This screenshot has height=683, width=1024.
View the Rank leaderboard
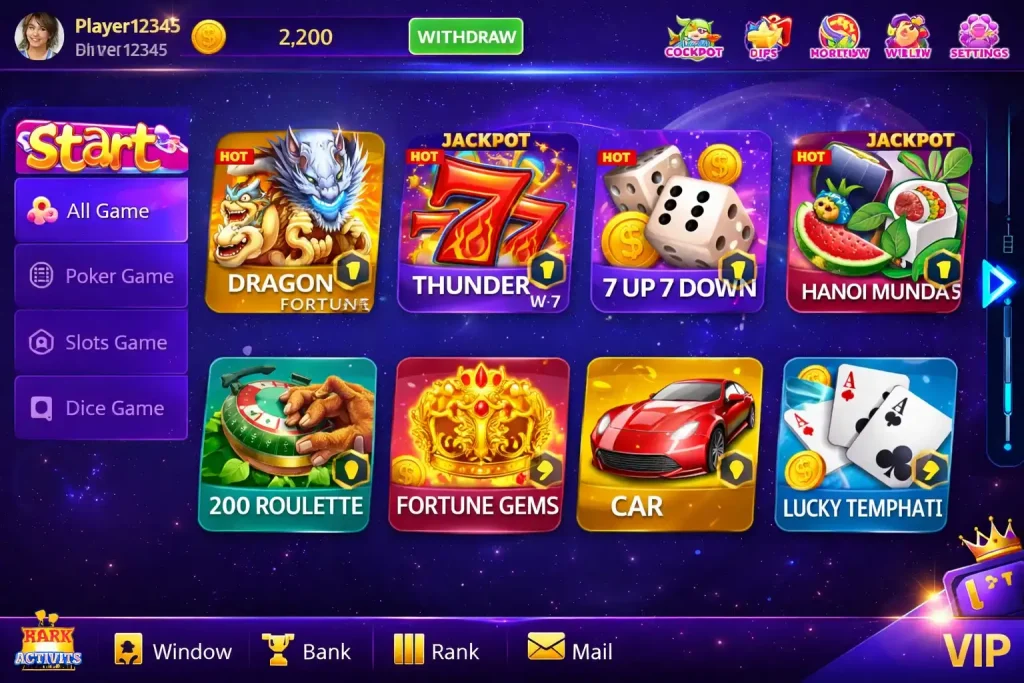click(436, 651)
